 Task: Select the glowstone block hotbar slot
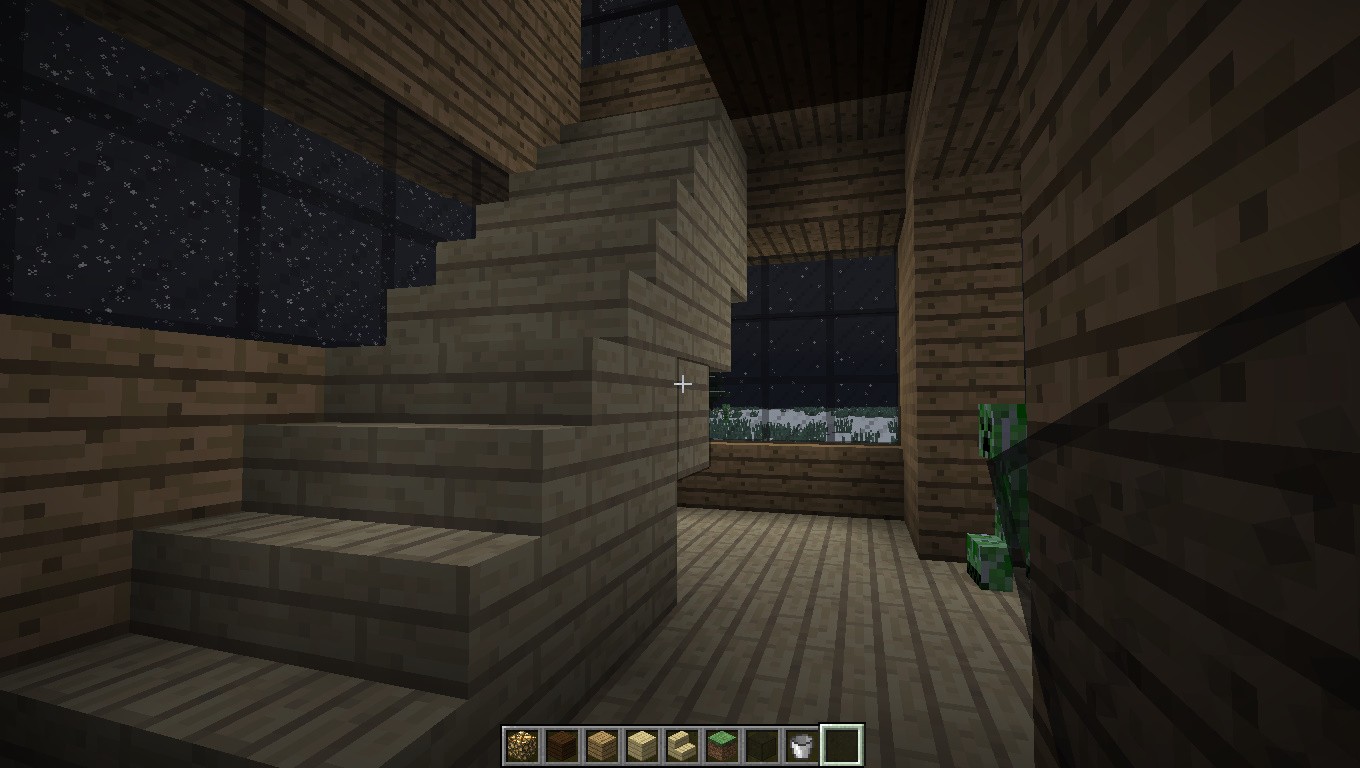[x=521, y=745]
